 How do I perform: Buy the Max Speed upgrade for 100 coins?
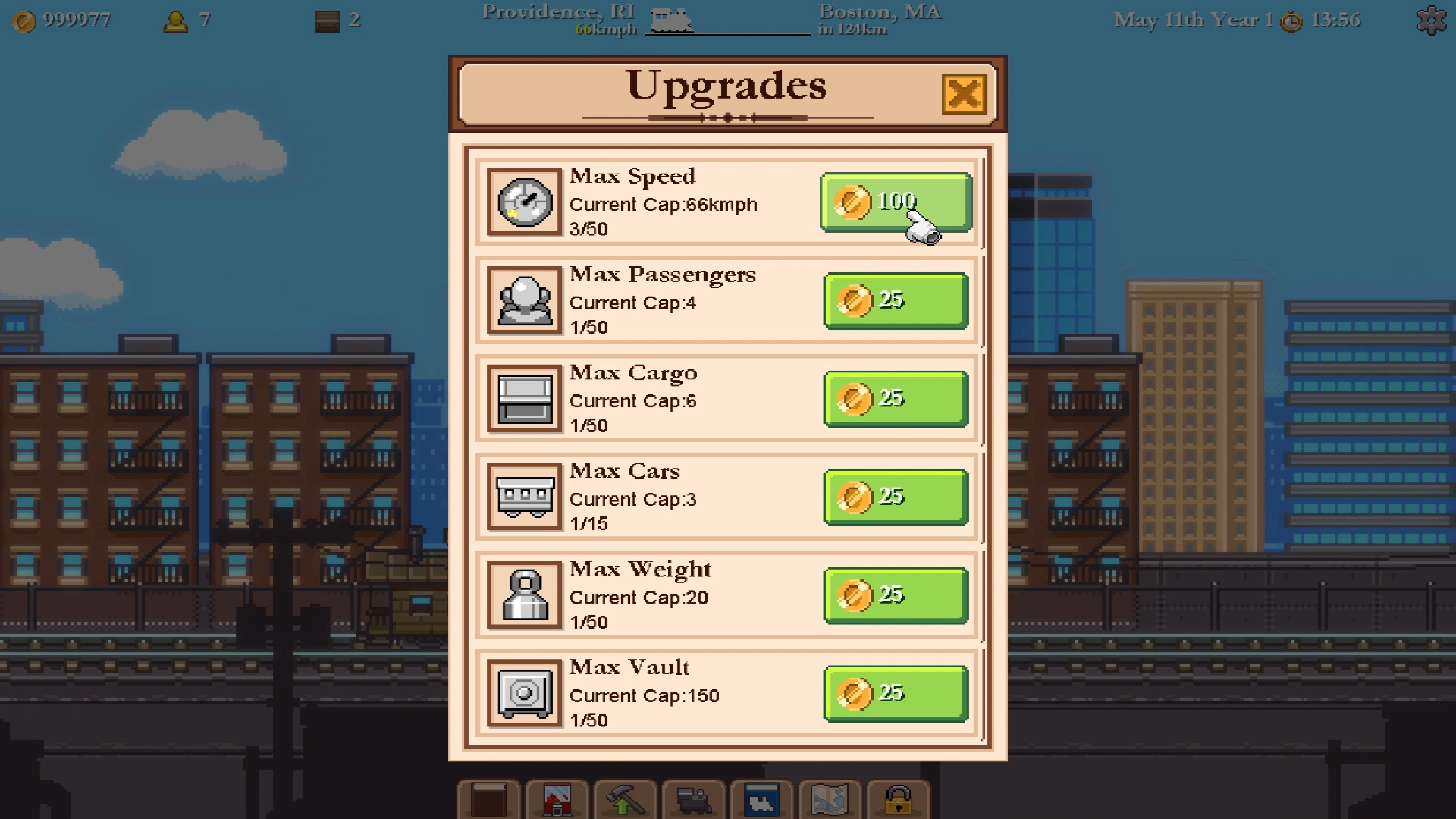895,202
